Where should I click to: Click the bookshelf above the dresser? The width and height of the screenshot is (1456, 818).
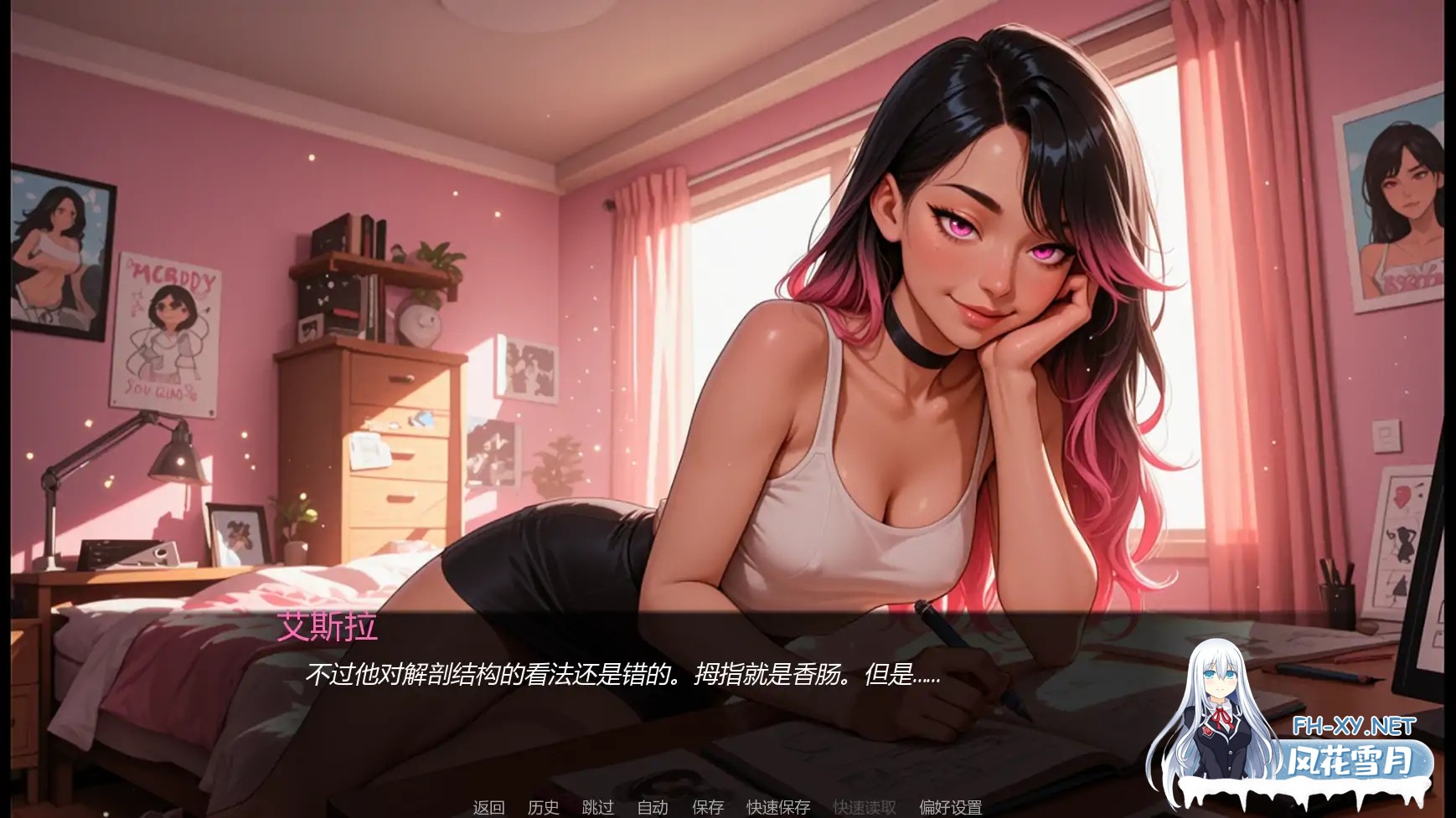(369, 260)
